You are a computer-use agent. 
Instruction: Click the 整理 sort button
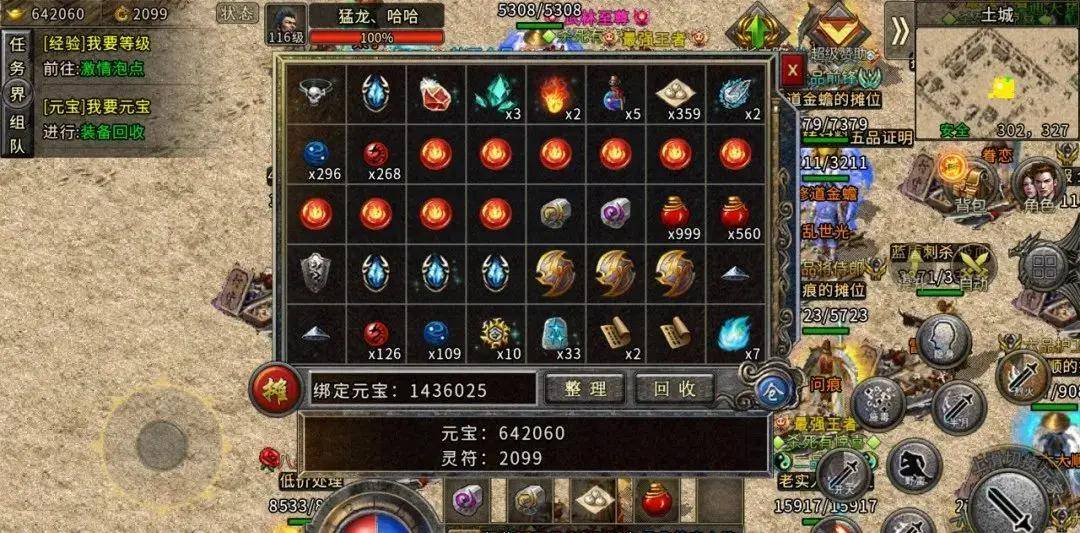[585, 388]
